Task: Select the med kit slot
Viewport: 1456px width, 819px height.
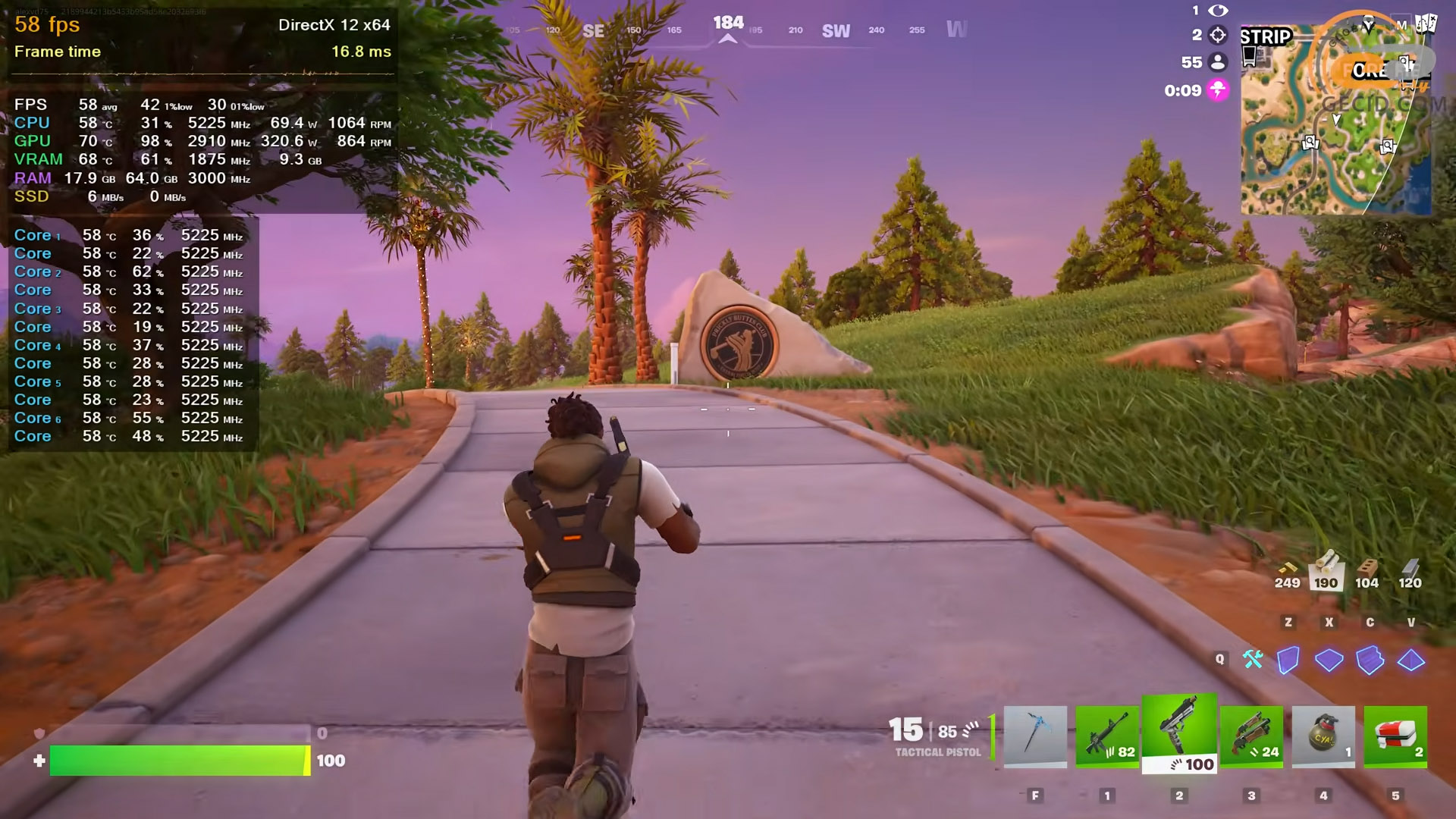Action: coord(1395,736)
